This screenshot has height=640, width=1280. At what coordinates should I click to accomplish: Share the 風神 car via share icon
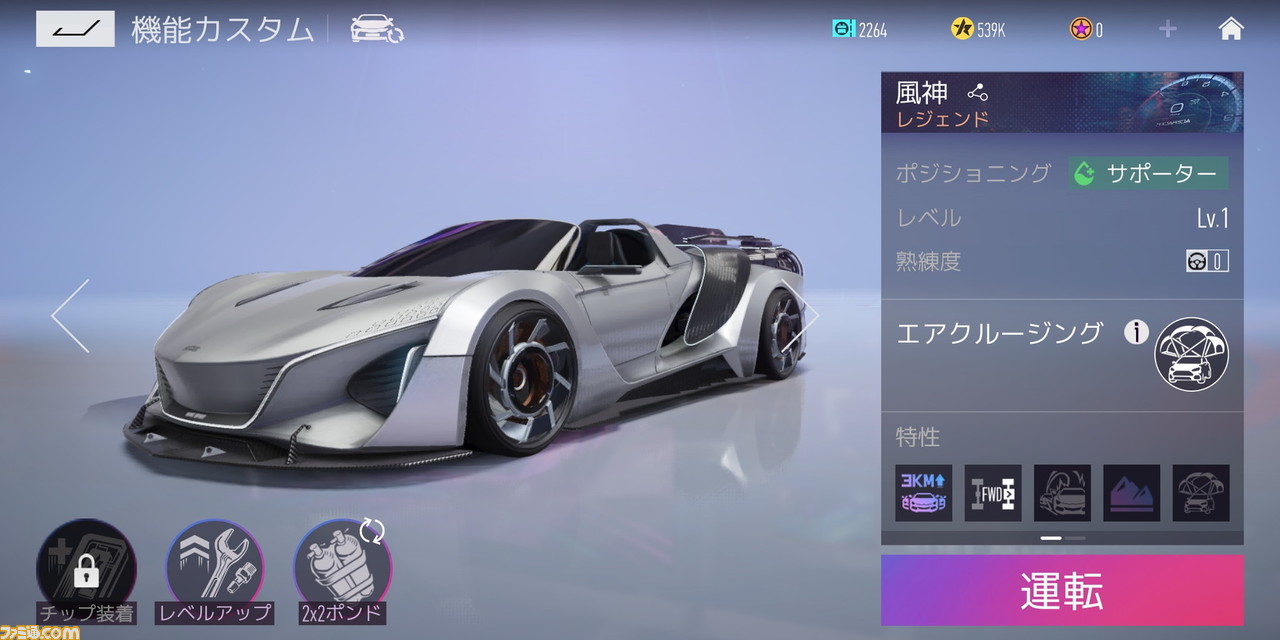pyautogui.click(x=977, y=93)
